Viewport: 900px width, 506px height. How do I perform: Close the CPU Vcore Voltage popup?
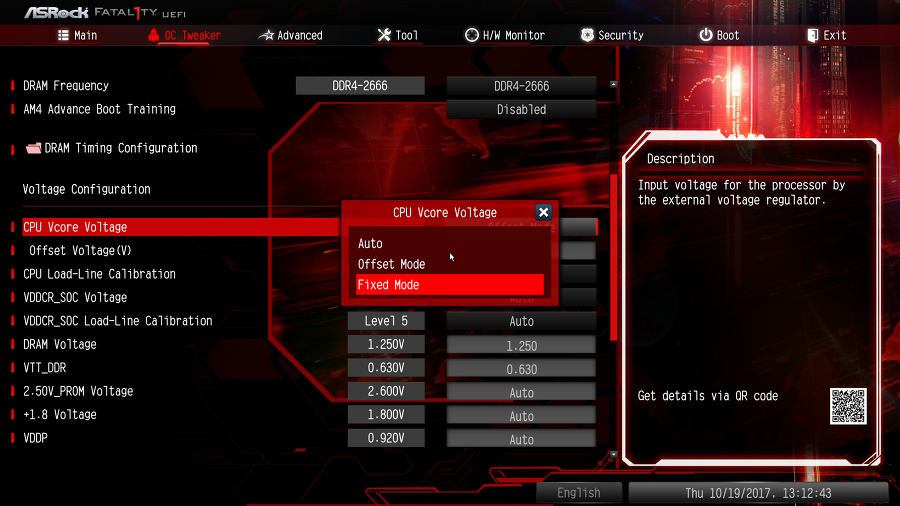(543, 212)
